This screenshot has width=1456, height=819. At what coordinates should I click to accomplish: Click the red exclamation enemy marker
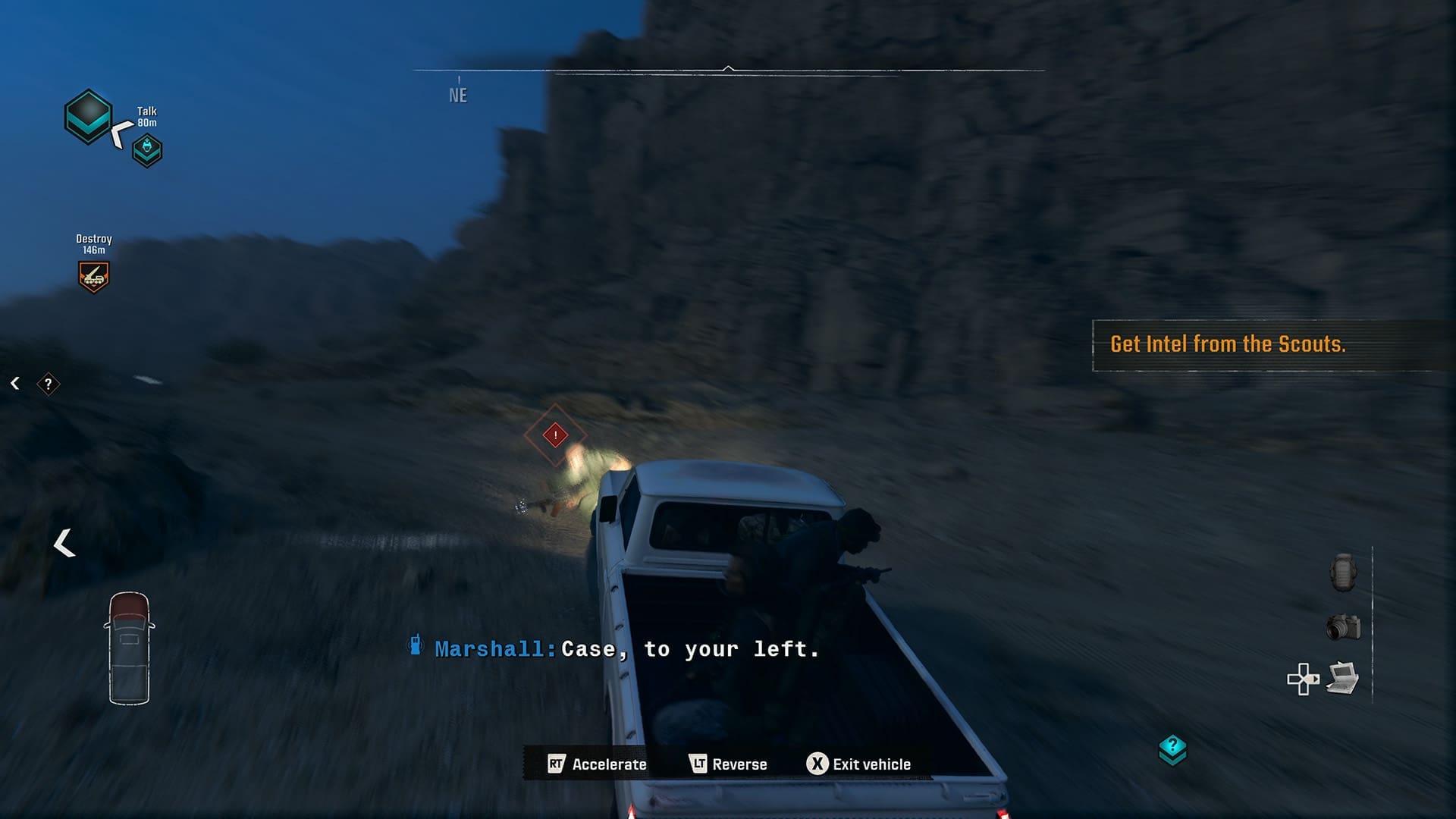[554, 435]
